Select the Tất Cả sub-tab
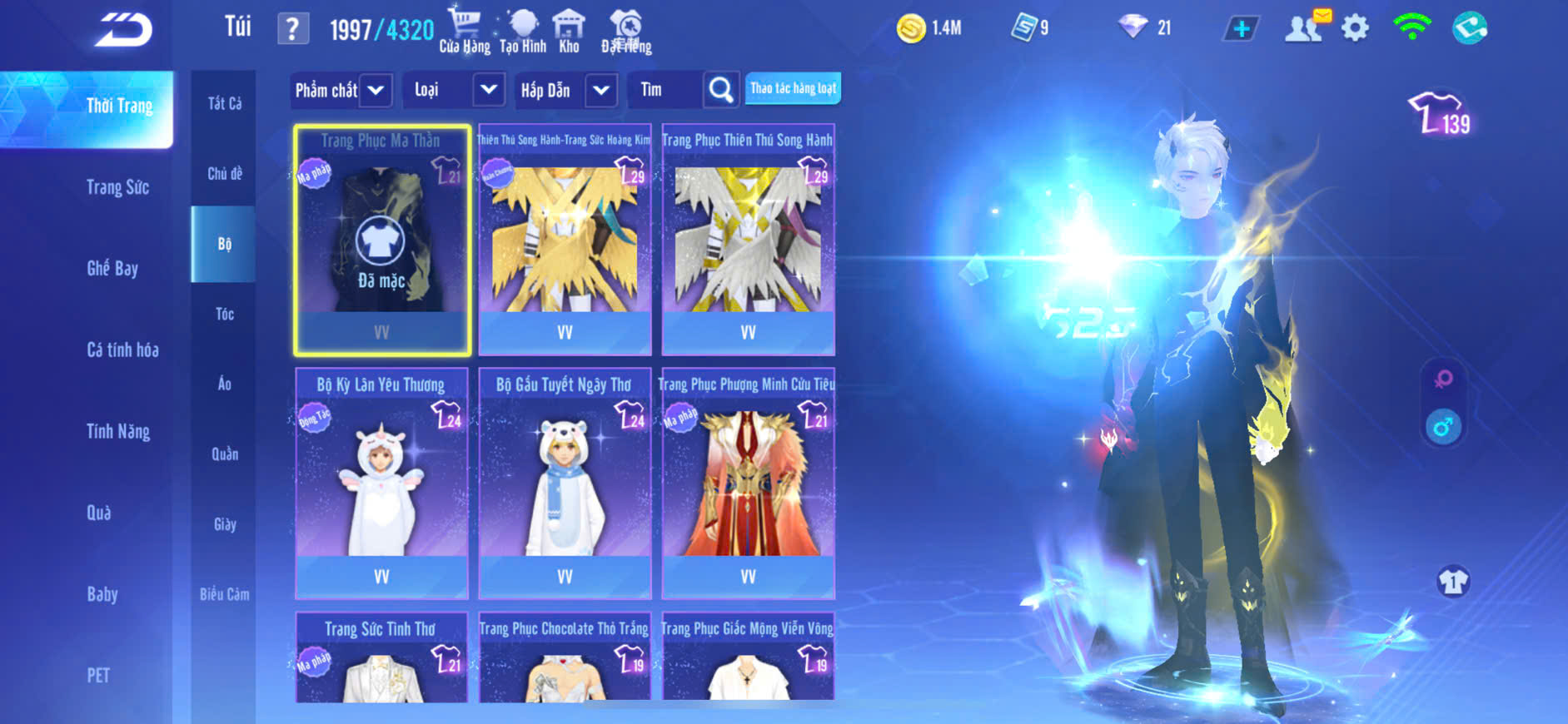This screenshot has height=724, width=1568. [224, 103]
